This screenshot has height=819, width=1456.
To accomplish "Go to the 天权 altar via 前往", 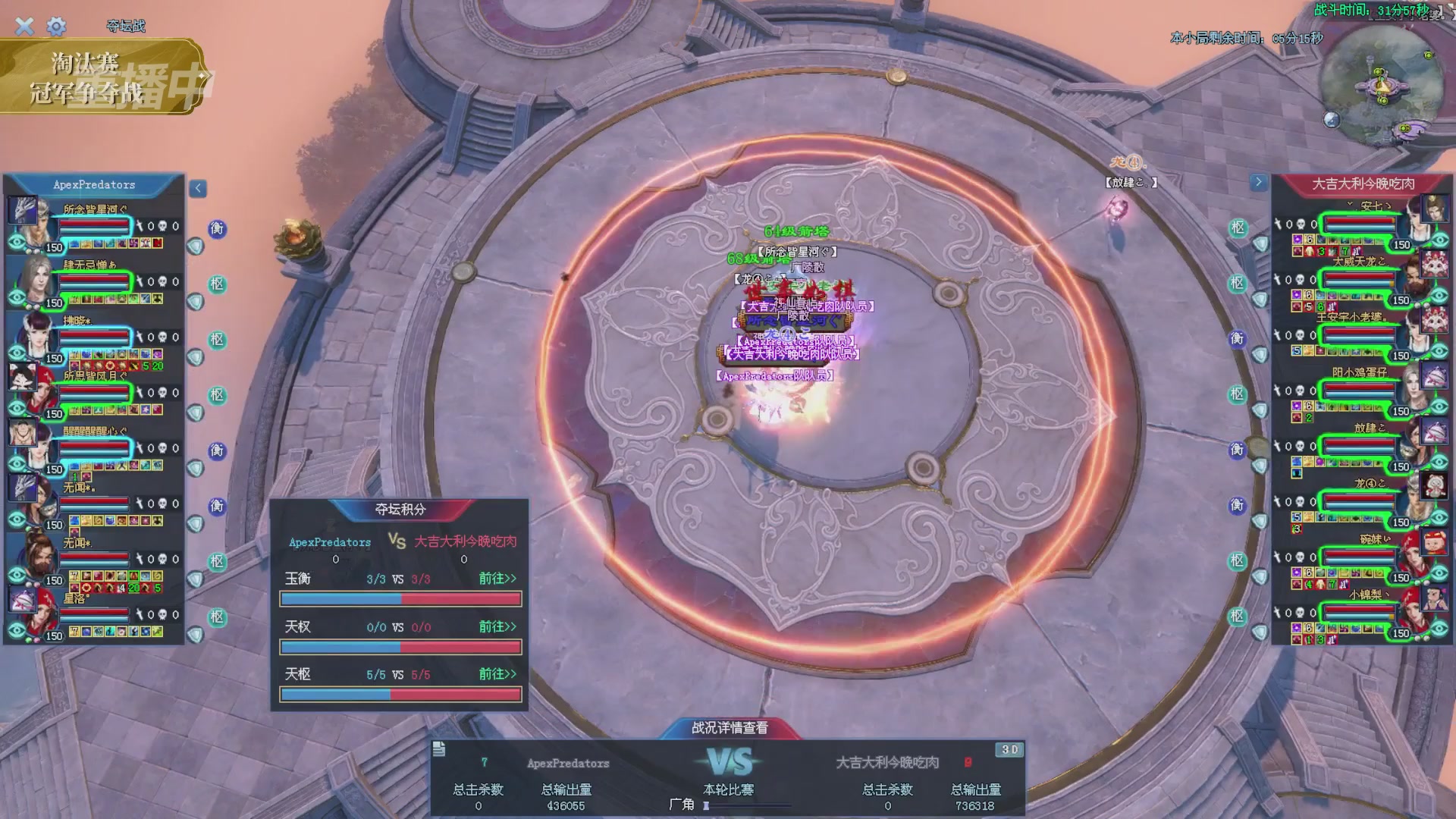I will coord(497,626).
